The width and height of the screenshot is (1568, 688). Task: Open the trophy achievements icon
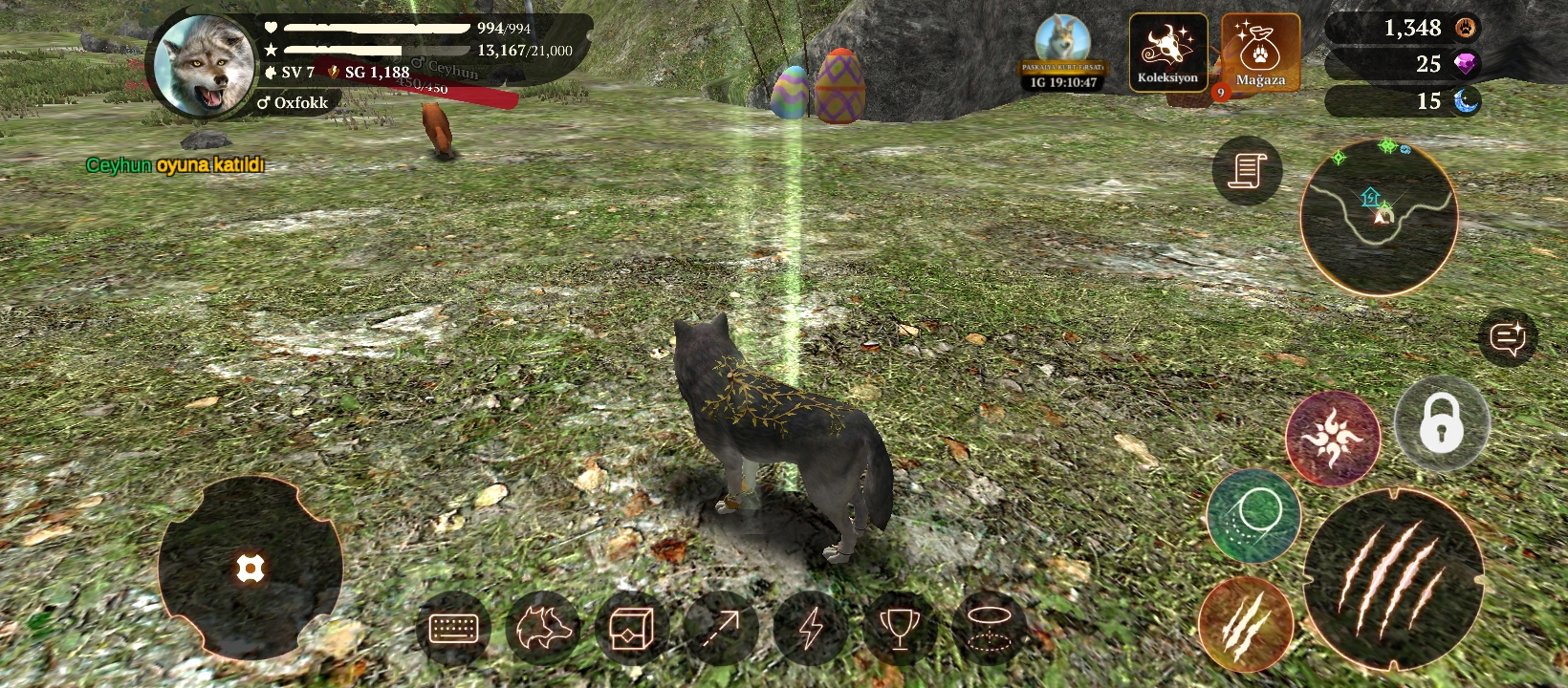coord(899,628)
